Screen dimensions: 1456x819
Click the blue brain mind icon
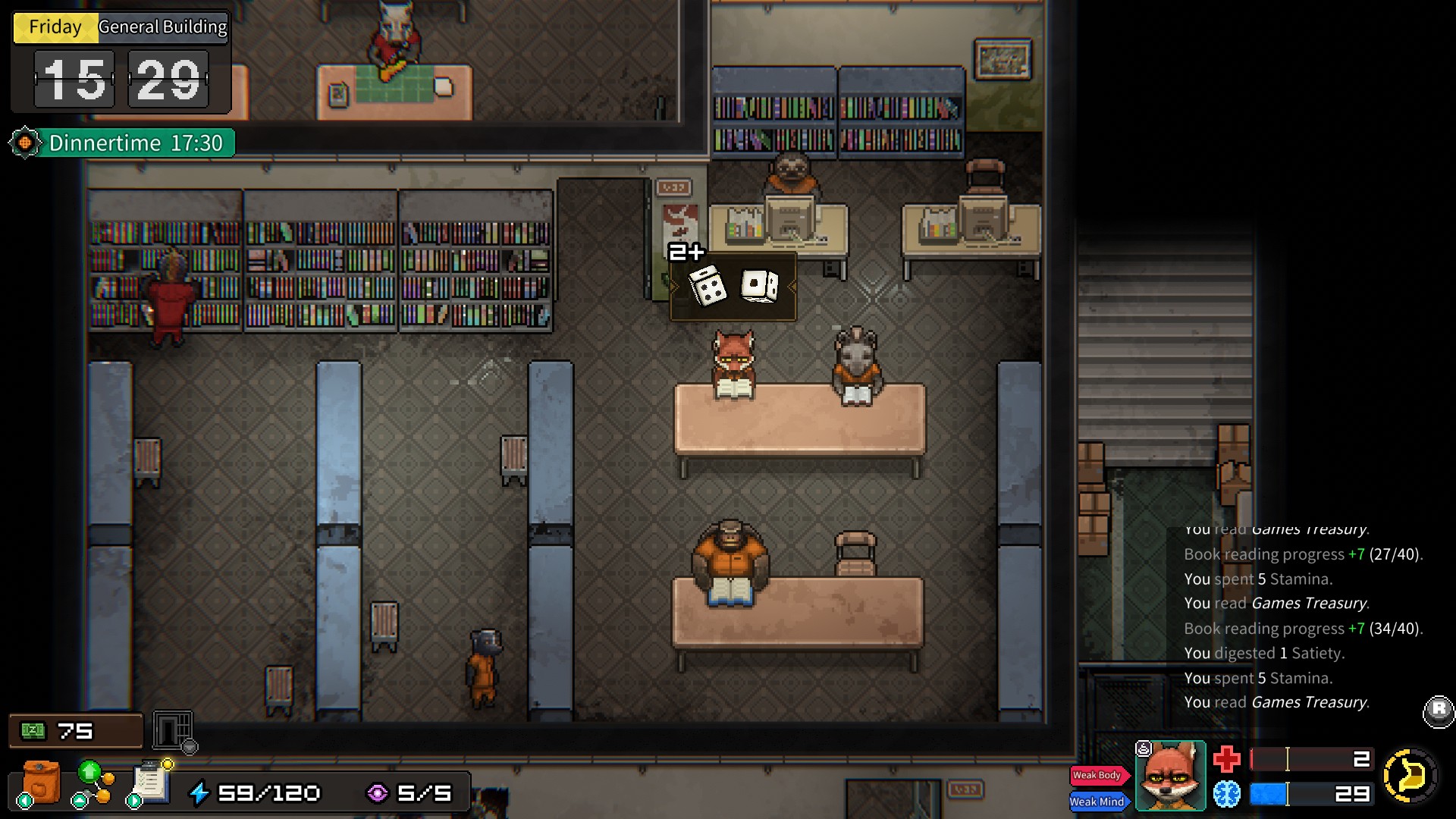(x=1226, y=794)
